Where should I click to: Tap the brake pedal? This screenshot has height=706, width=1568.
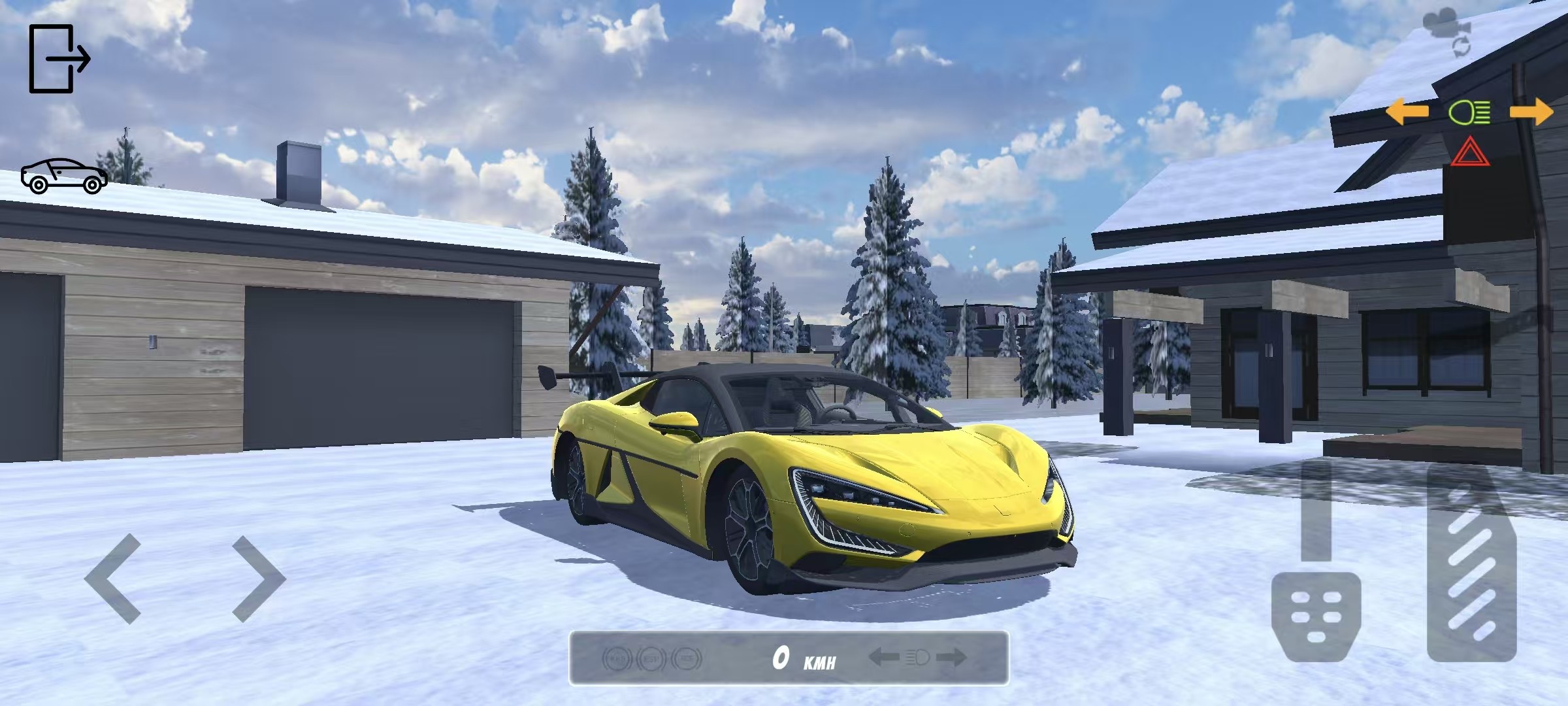(1316, 614)
